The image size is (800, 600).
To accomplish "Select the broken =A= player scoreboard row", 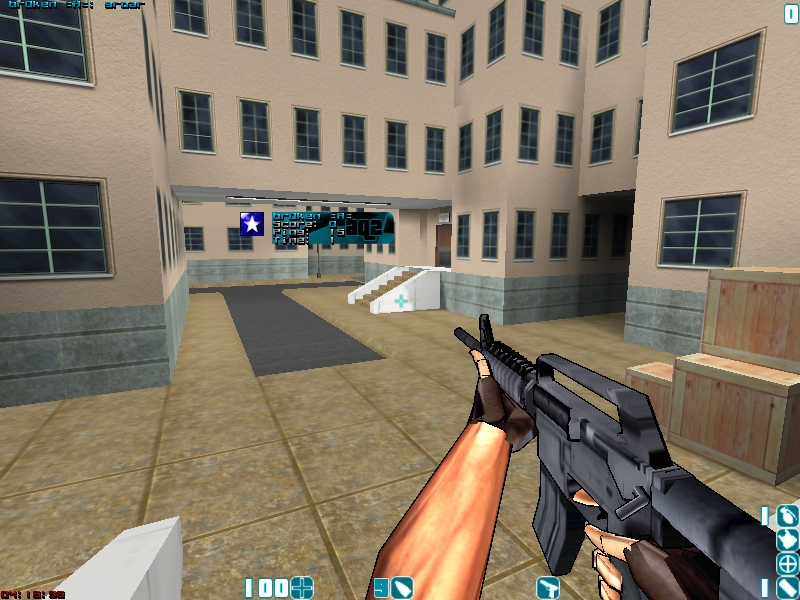I will [310, 216].
